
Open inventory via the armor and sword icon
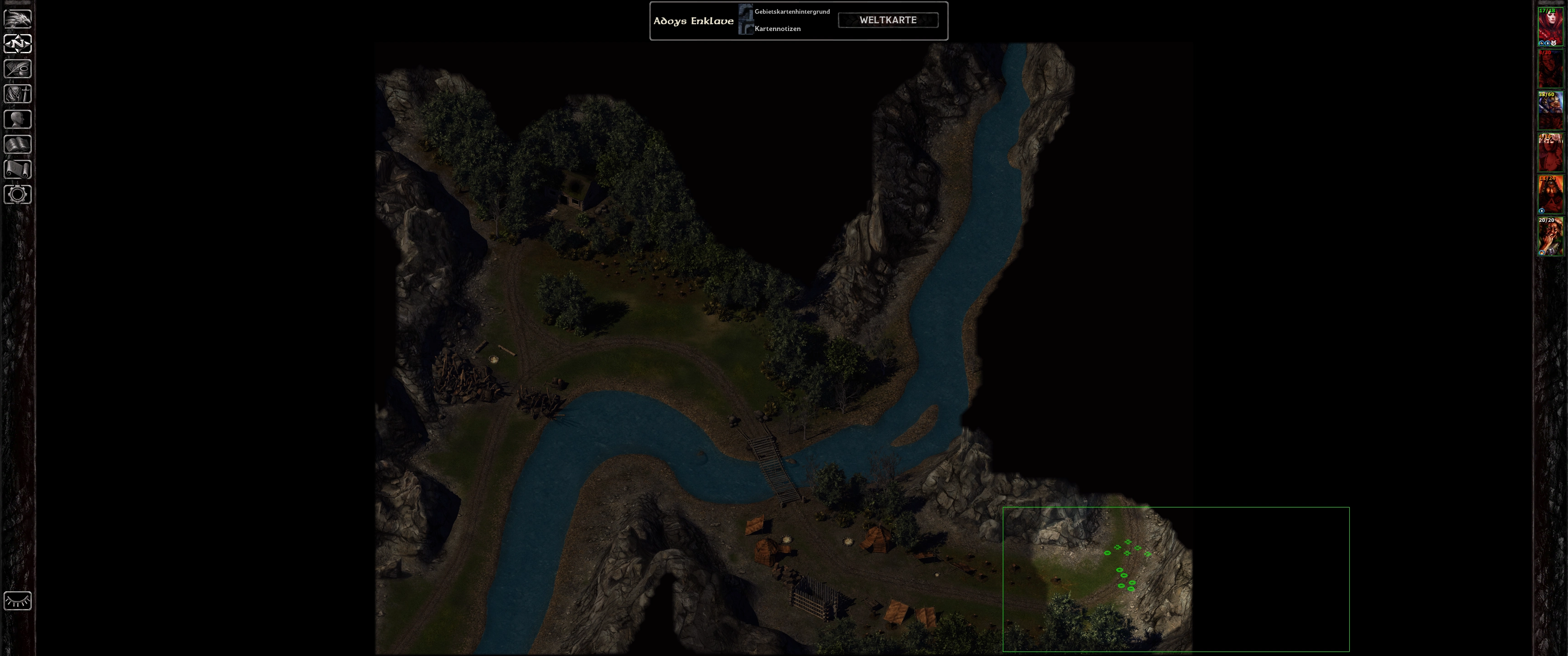click(18, 94)
